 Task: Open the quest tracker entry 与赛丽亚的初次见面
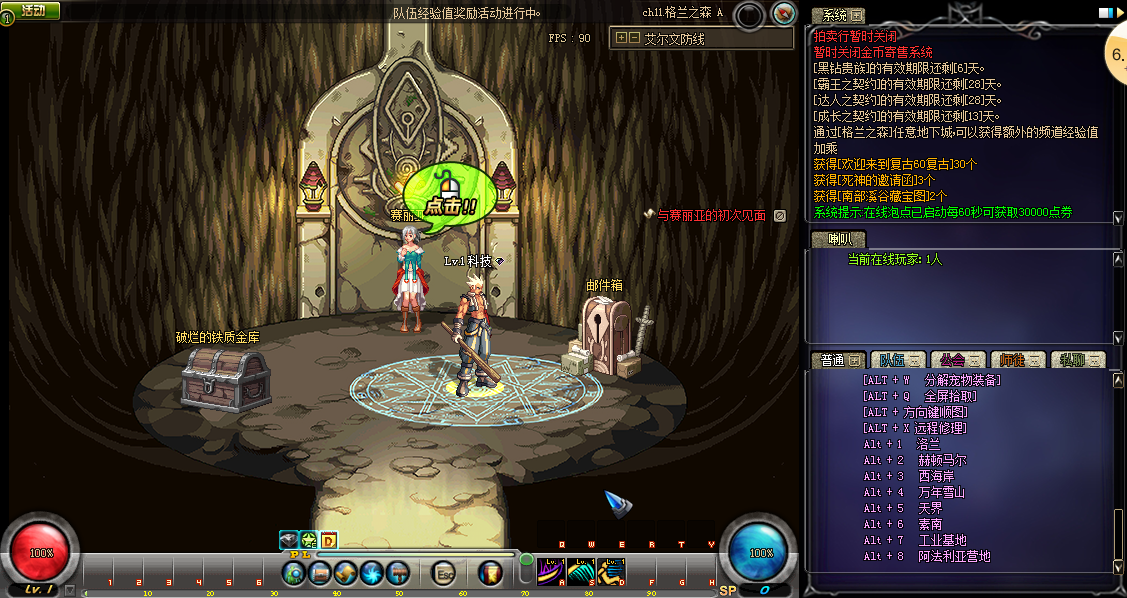[711, 215]
